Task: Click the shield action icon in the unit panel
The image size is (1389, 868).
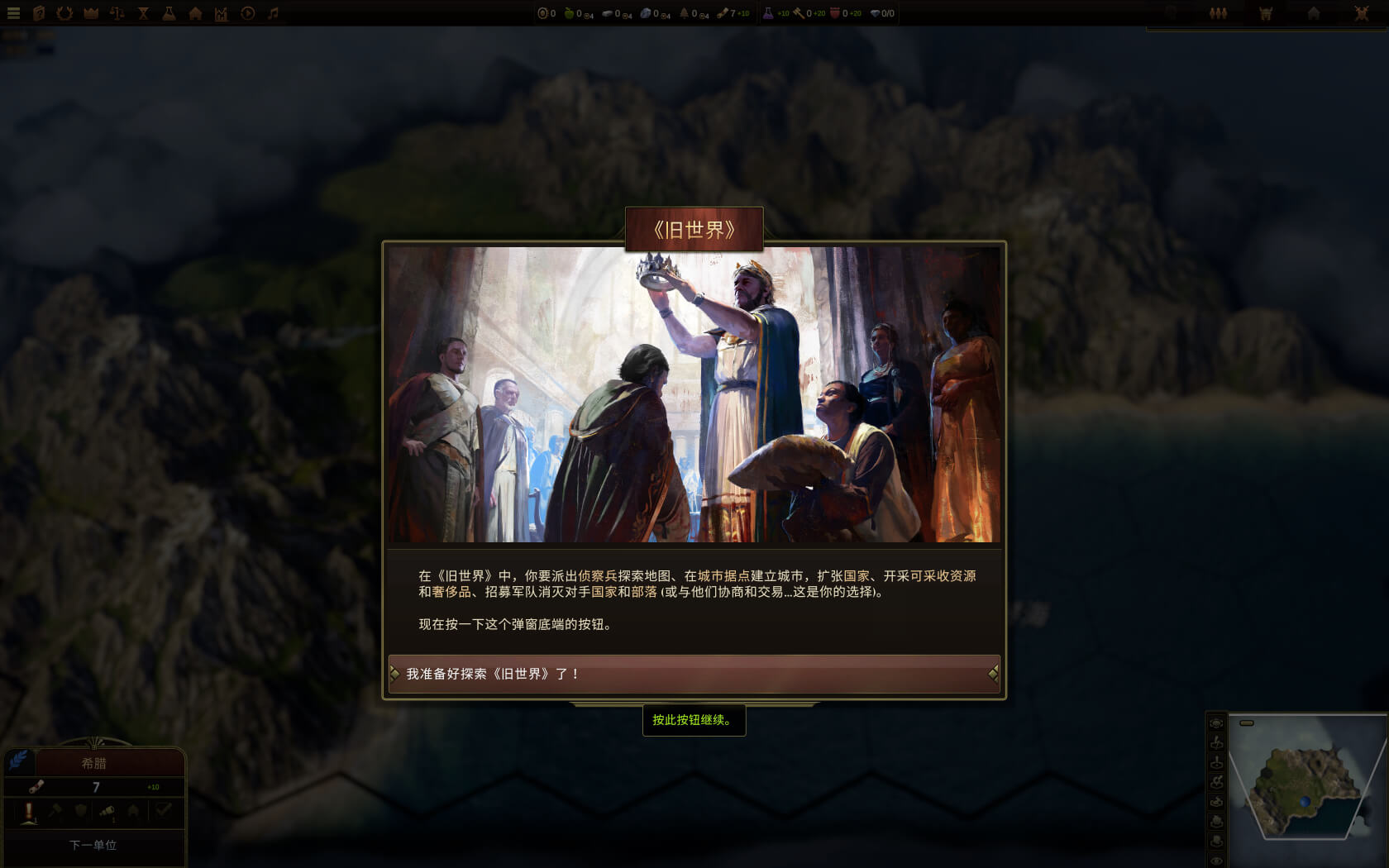Action: [x=80, y=812]
